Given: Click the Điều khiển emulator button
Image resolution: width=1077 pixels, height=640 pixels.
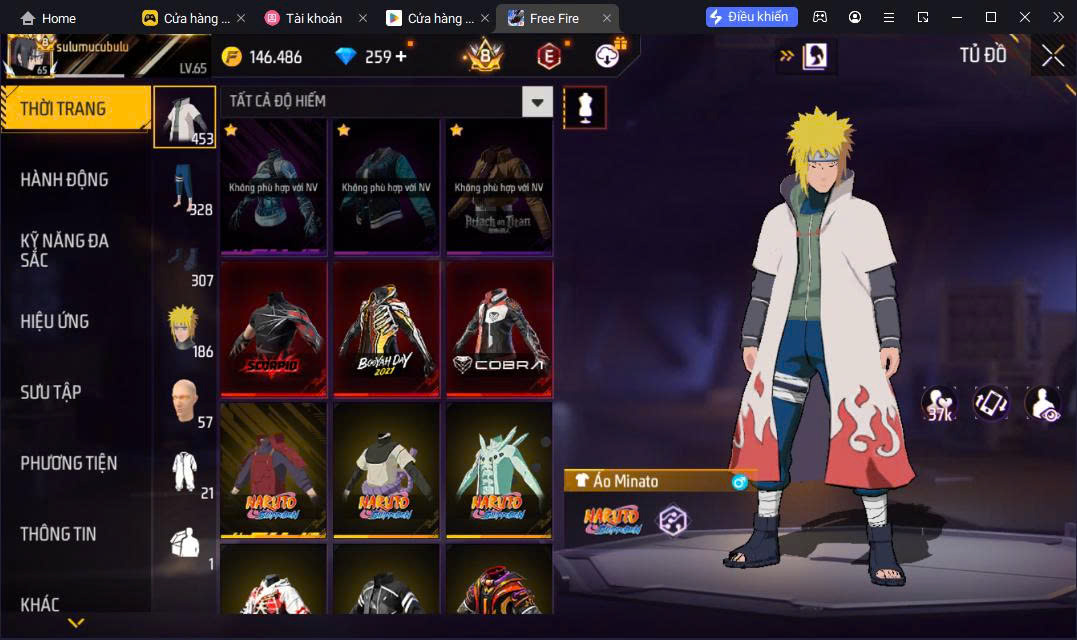Looking at the screenshot, I should tap(751, 17).
